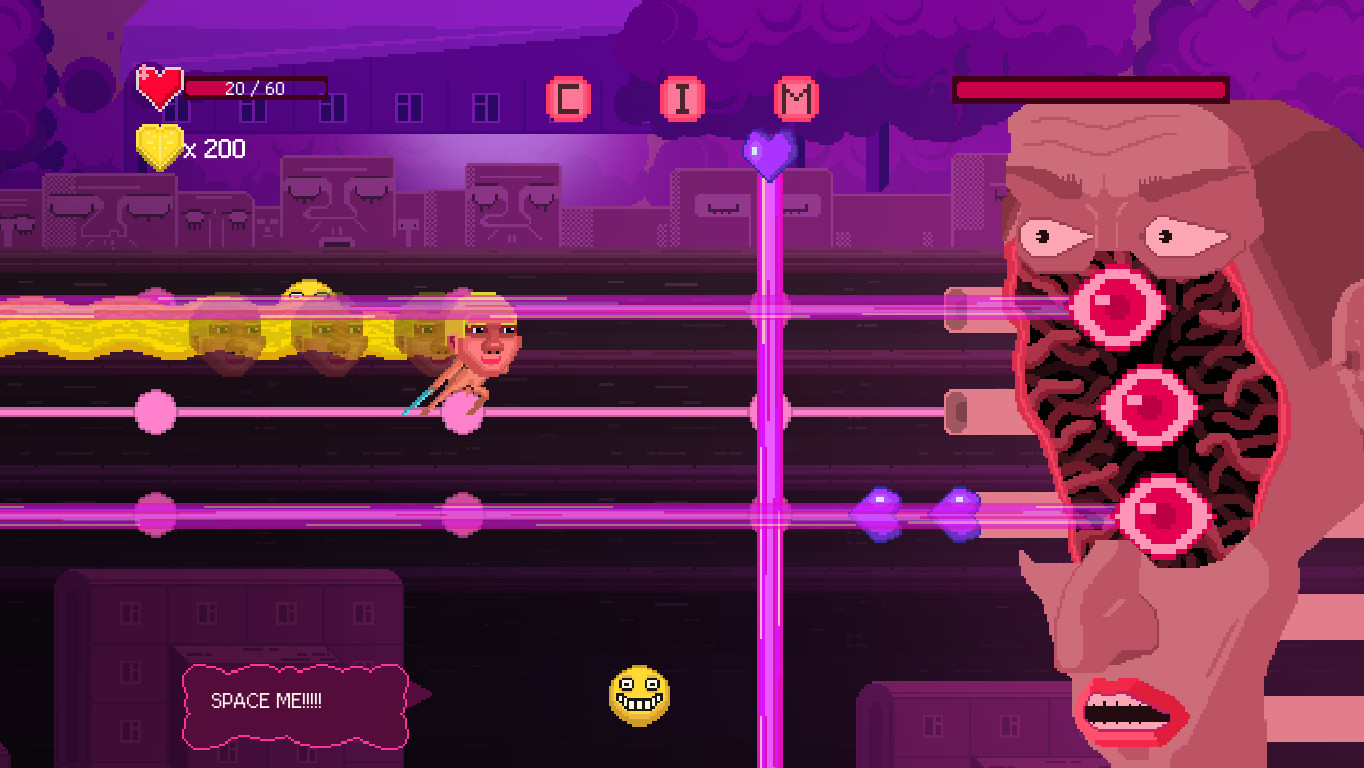This screenshot has height=768, width=1364.
Task: Click the right purple arrow projectile
Action: tap(957, 513)
